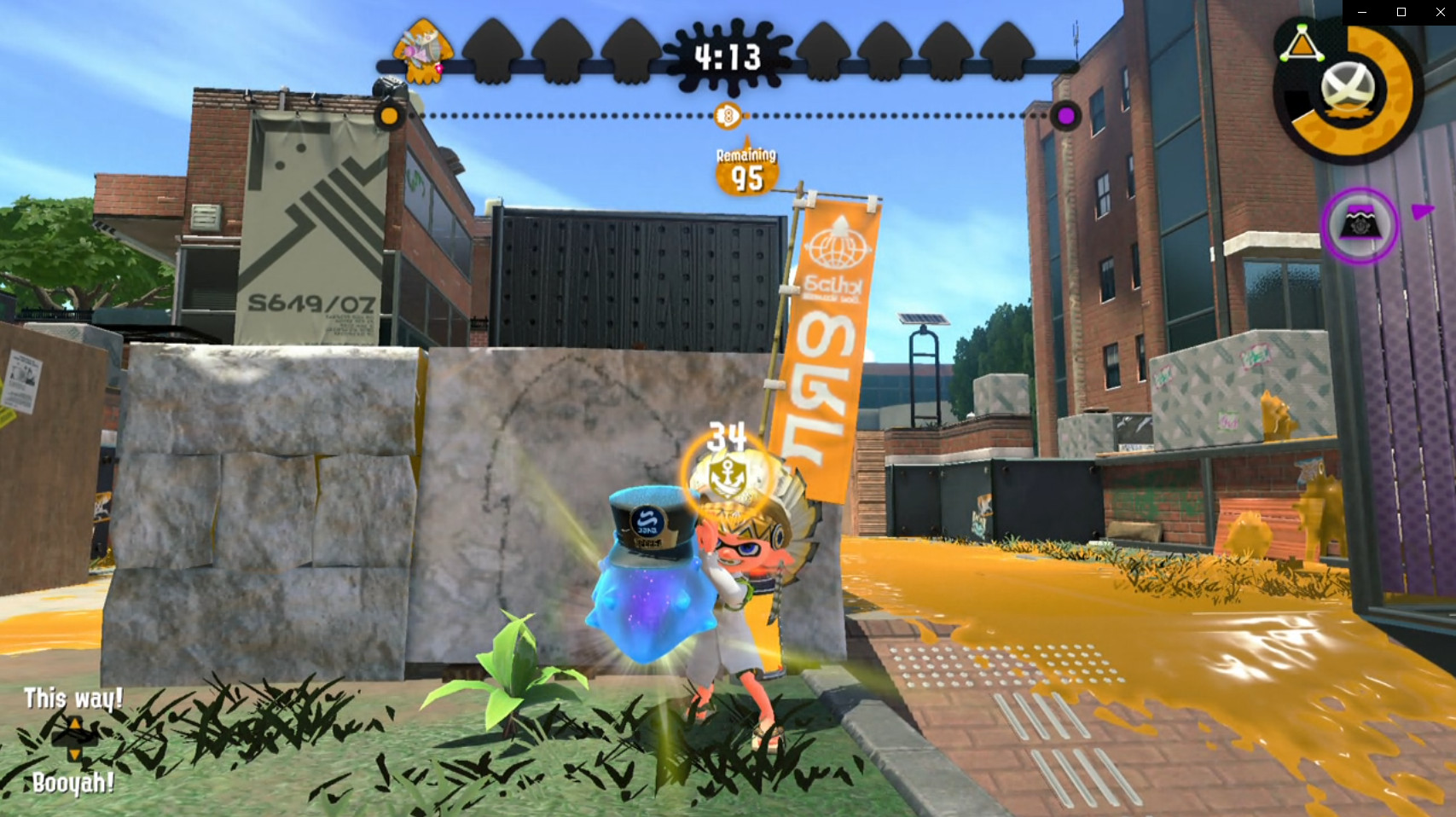Click the center 8 marker on the progress track
This screenshot has width=1456, height=817.
pyautogui.click(x=728, y=114)
